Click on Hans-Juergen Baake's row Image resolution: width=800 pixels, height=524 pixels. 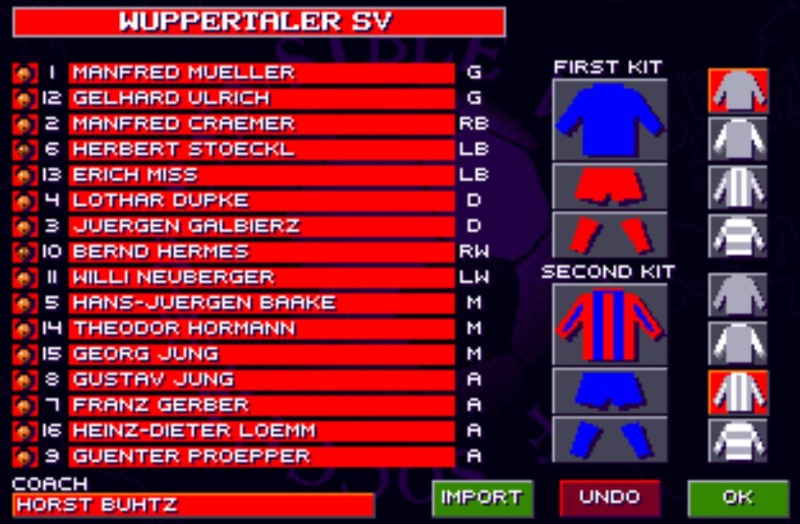(261, 302)
